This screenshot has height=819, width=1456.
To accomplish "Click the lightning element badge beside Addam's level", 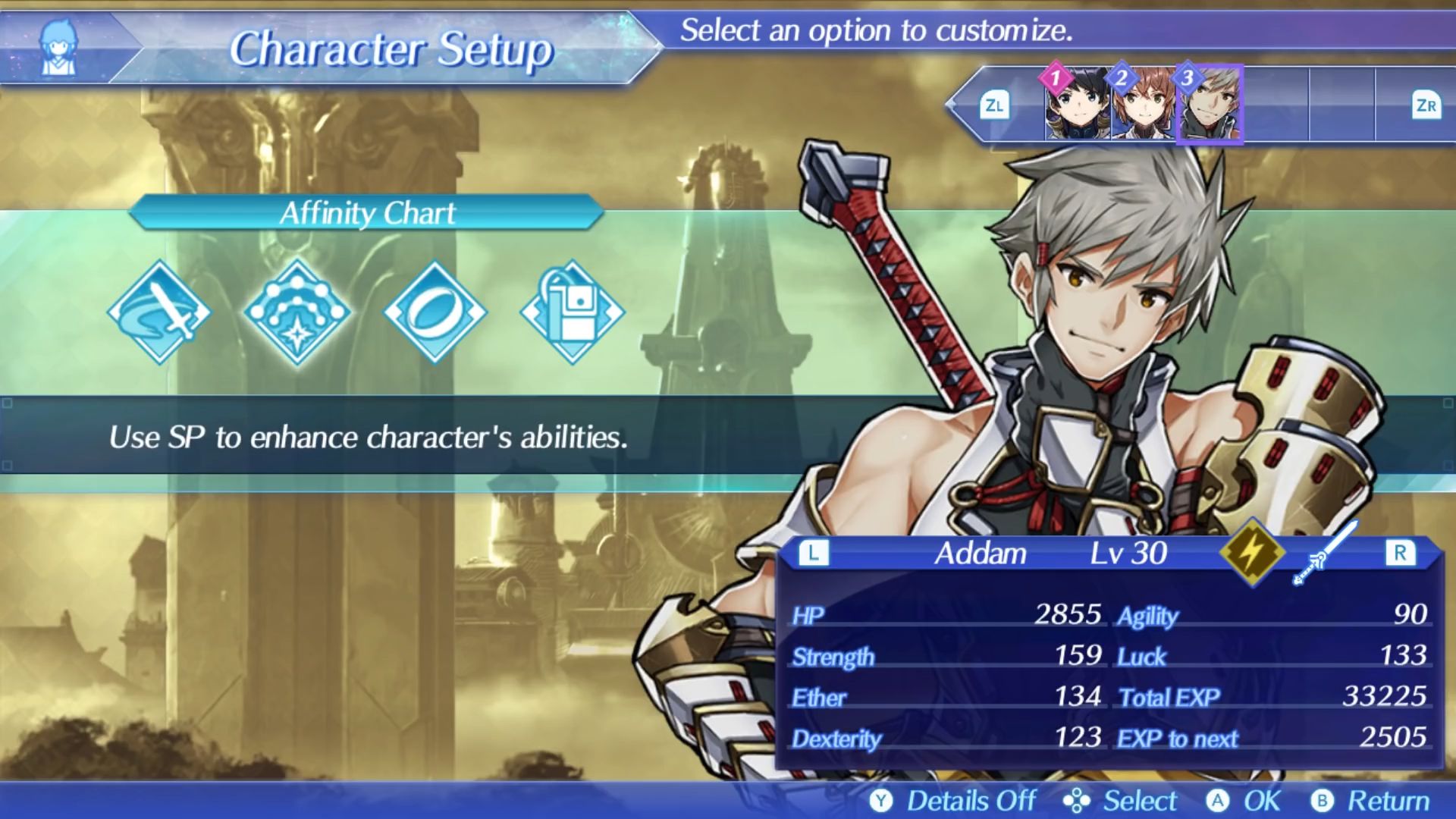I will click(x=1252, y=551).
